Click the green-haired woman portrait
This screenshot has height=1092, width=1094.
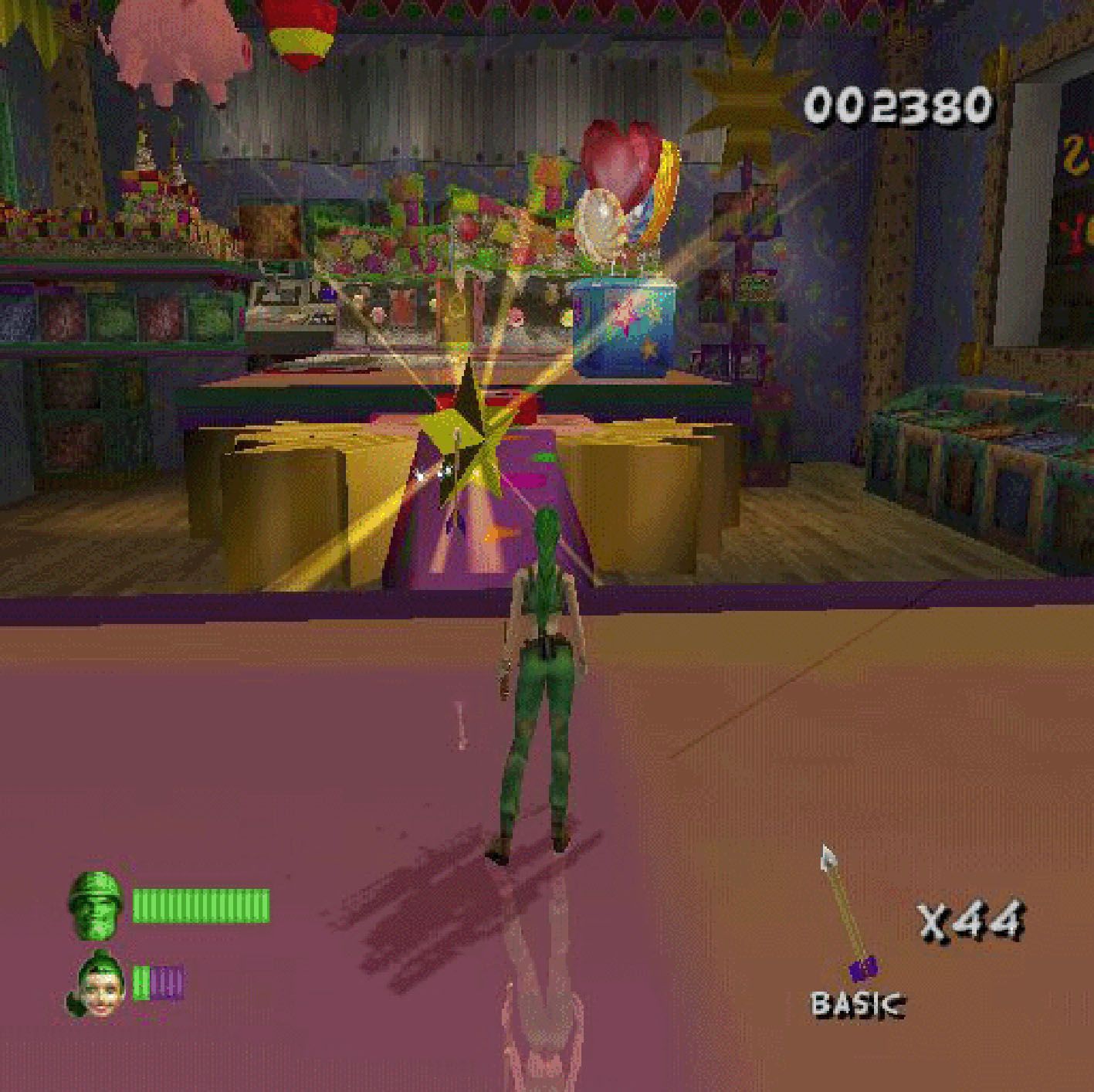(97, 986)
